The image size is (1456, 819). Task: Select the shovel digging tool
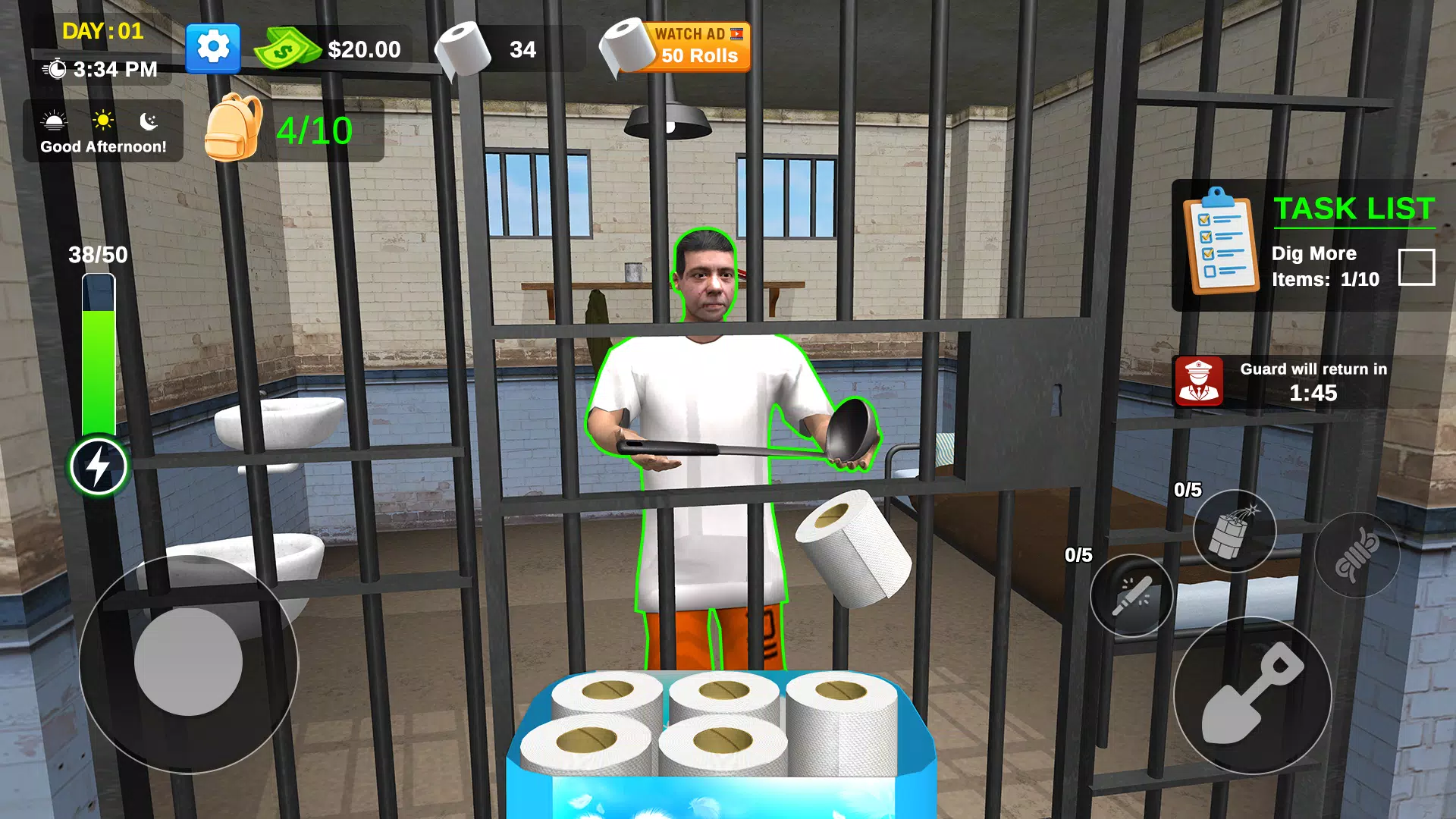[x=1253, y=699]
